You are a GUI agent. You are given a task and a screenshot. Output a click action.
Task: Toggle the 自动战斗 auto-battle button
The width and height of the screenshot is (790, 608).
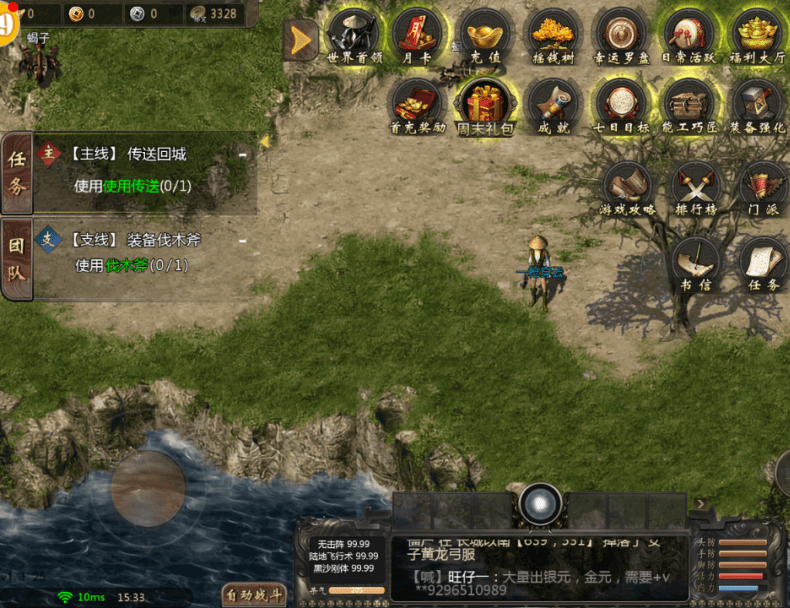click(255, 595)
